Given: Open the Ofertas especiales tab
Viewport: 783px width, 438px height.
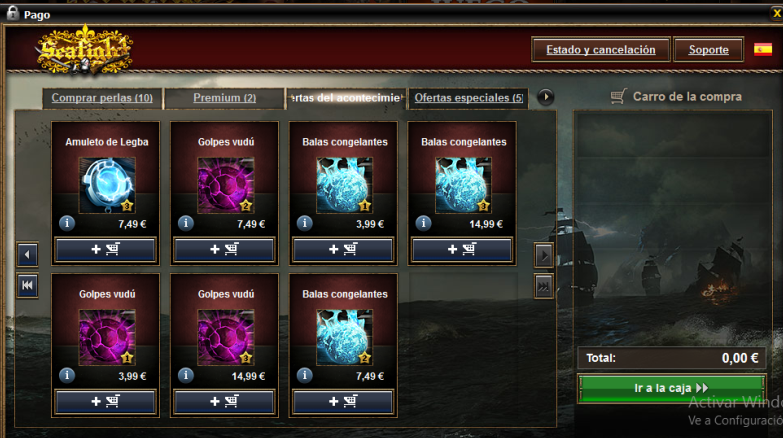Looking at the screenshot, I should point(469,98).
